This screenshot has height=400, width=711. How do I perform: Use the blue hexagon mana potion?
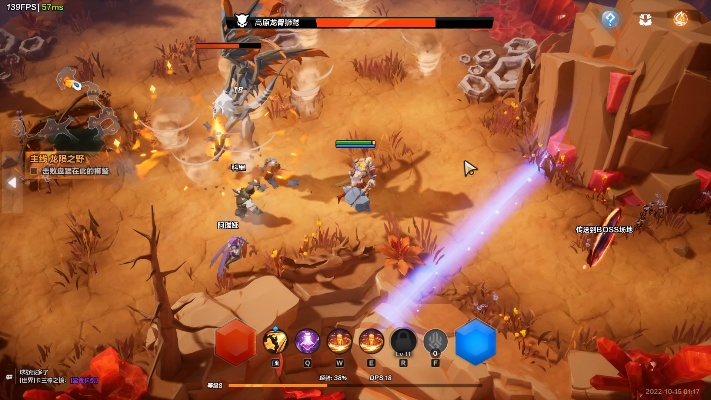pyautogui.click(x=476, y=342)
